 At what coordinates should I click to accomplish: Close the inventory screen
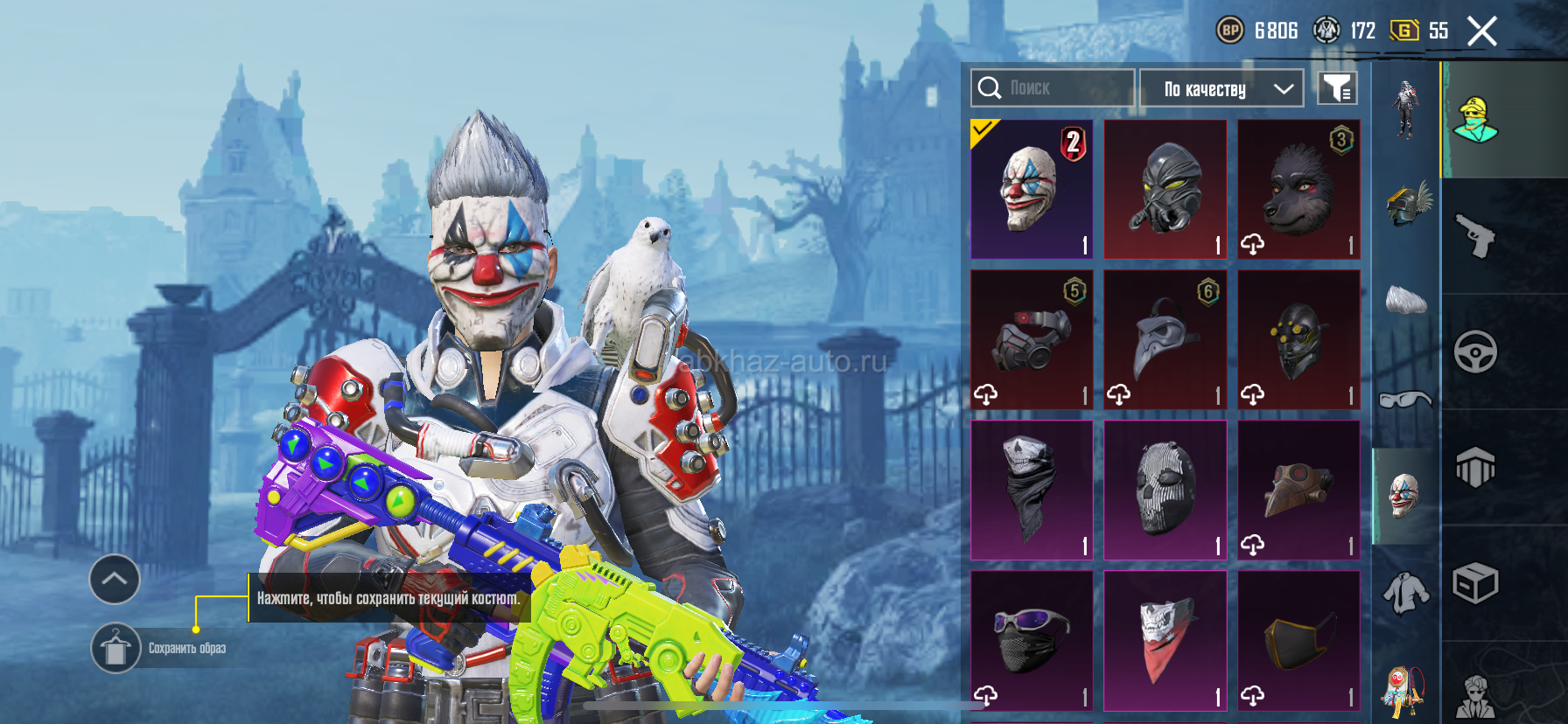coord(1481,31)
